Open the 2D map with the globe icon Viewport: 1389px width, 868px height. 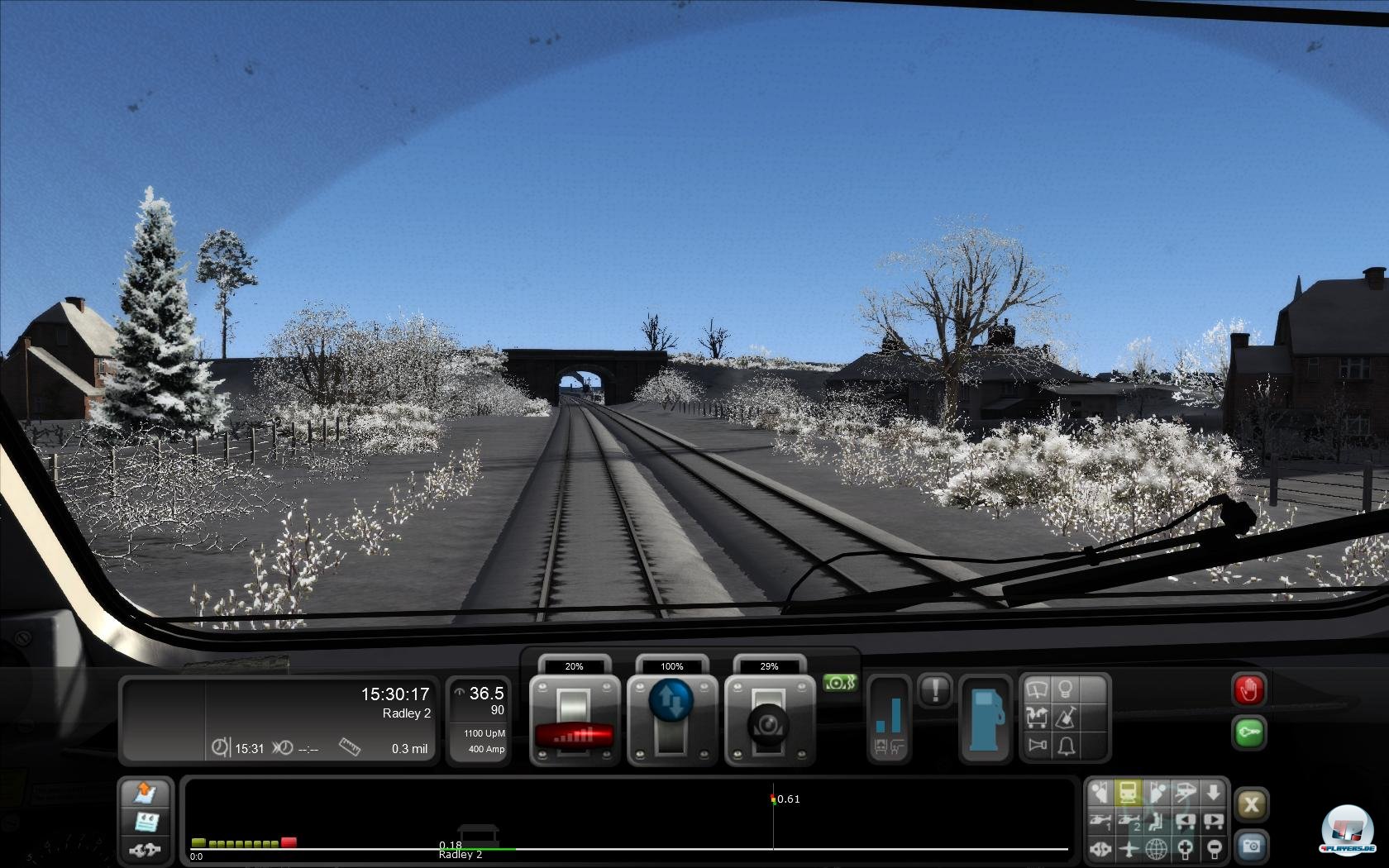1157,849
